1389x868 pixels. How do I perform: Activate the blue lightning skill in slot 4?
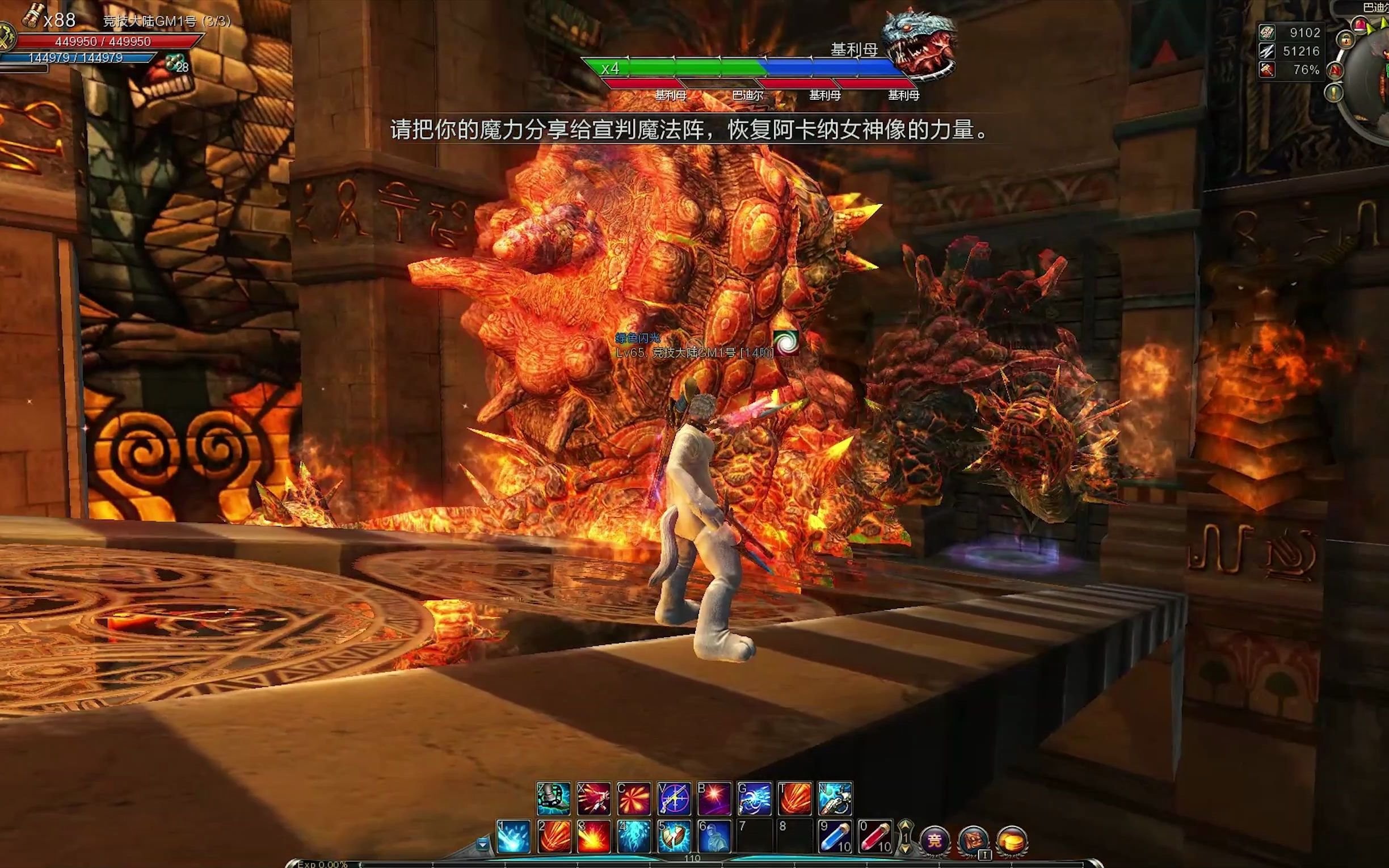pyautogui.click(x=634, y=836)
